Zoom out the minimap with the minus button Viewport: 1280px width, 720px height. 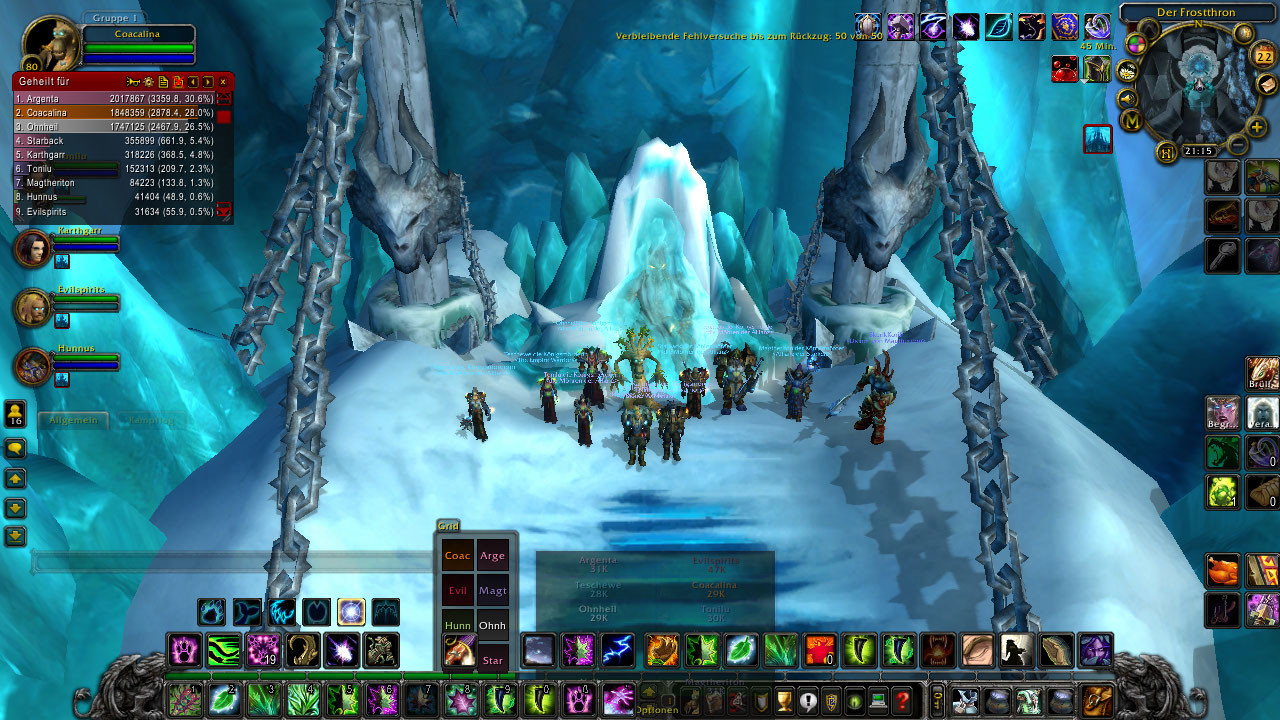(1237, 146)
